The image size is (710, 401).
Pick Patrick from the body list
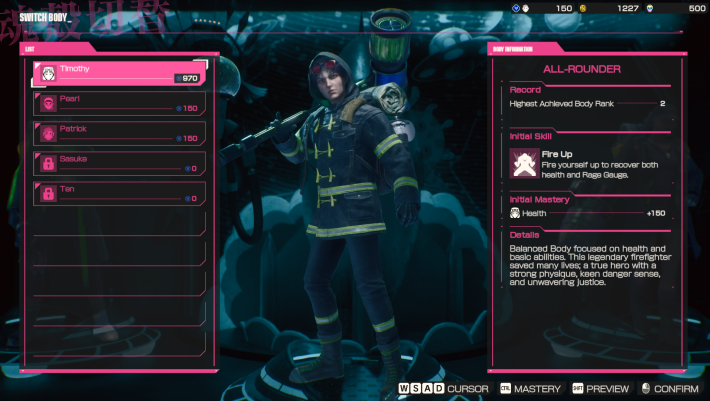coord(118,133)
